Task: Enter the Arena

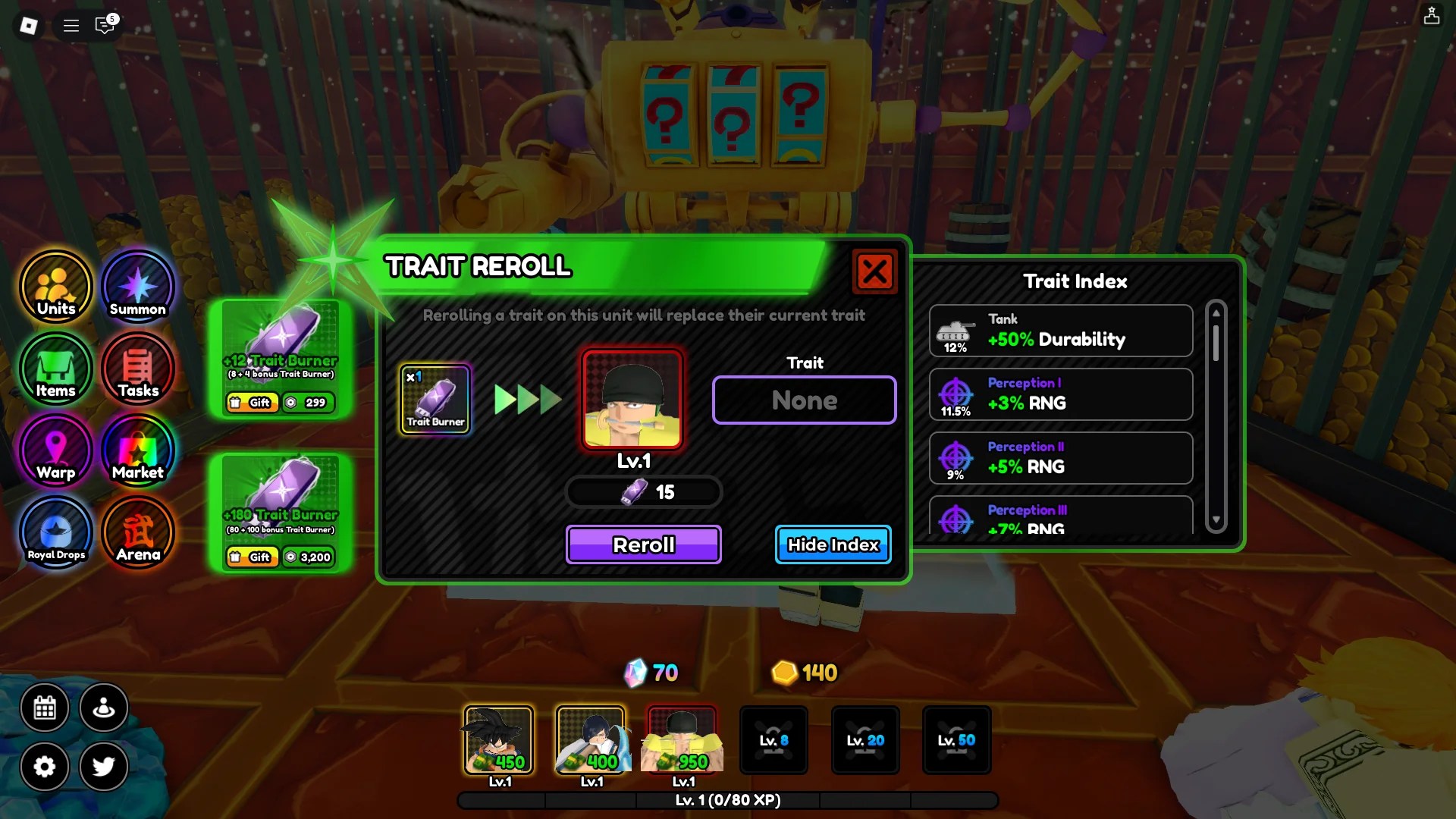Action: 137,533
